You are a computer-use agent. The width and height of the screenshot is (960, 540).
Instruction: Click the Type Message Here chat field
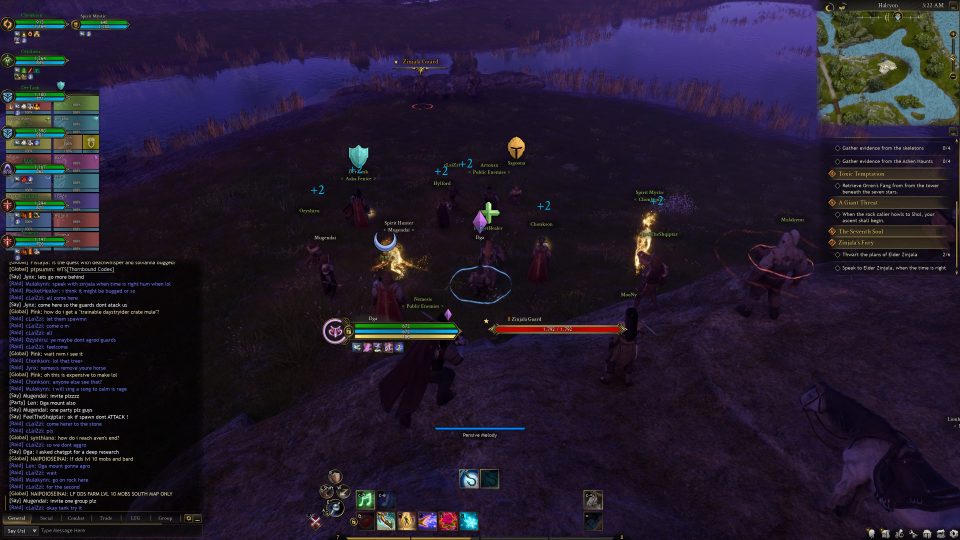click(100, 530)
